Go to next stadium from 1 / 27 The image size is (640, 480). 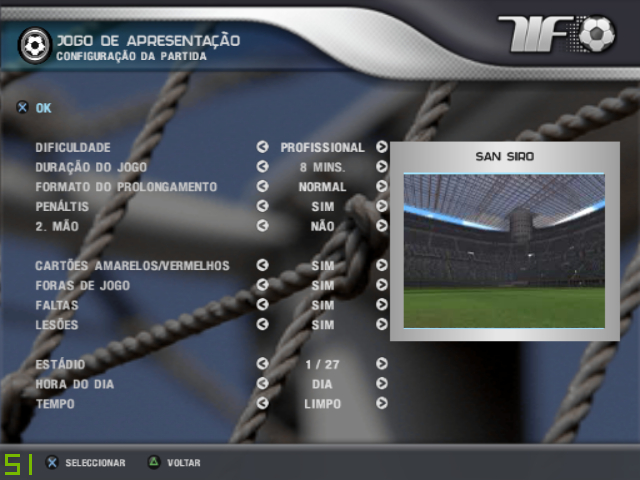tap(382, 364)
